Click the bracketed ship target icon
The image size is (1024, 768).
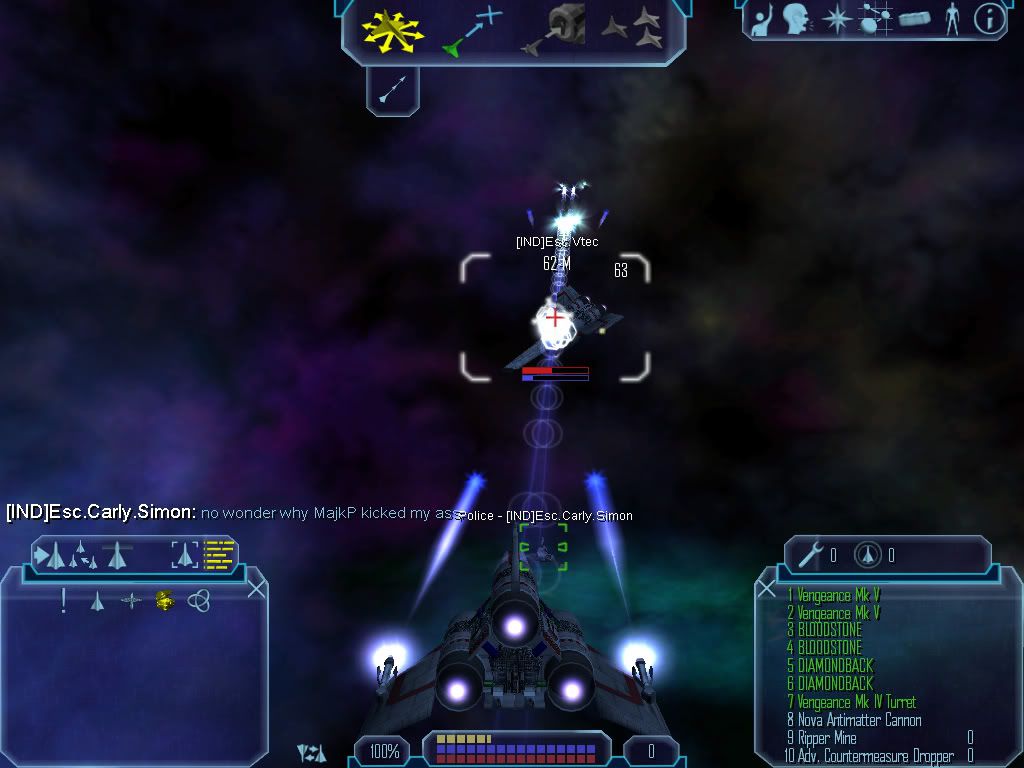pos(185,553)
